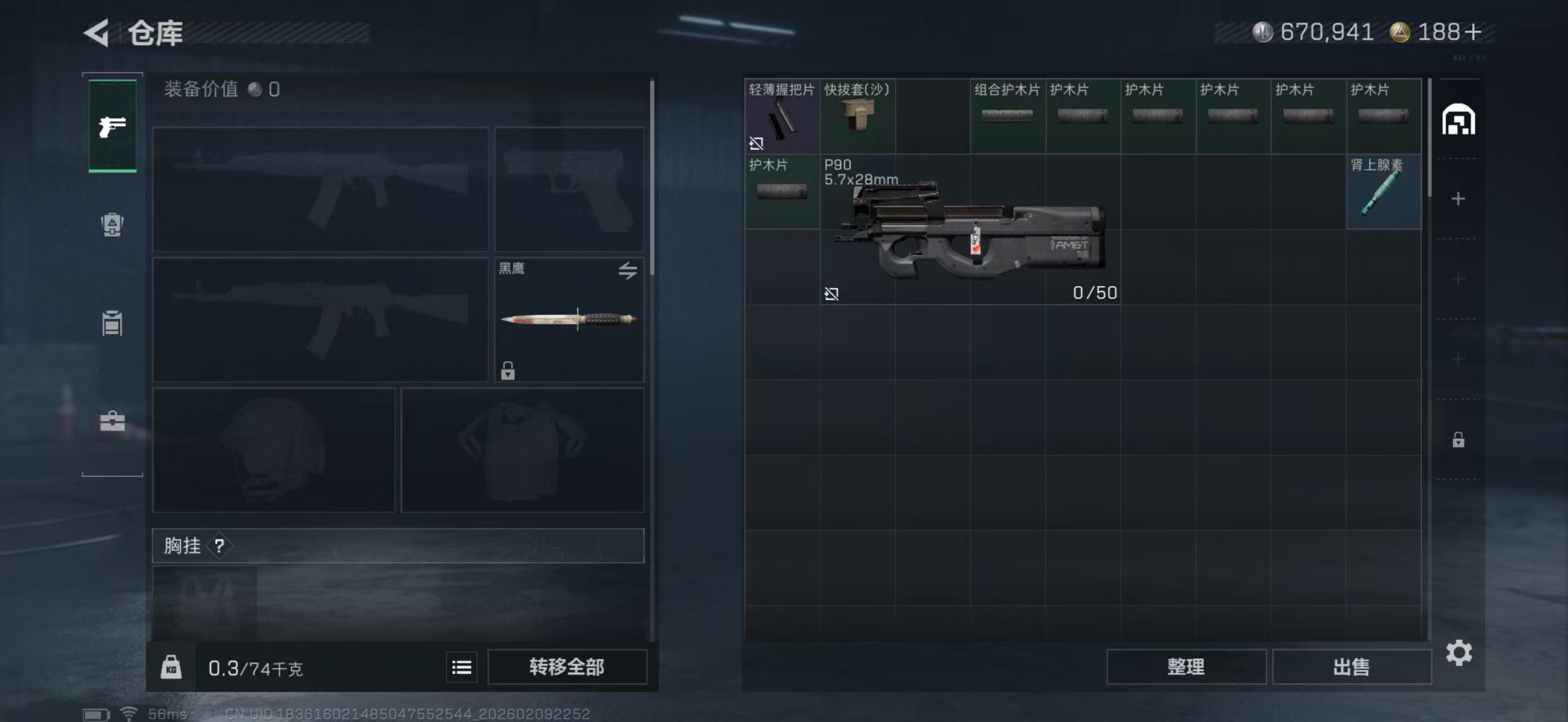The width and height of the screenshot is (1568, 722).
Task: Open the list view icon beside 转移全部
Action: [x=461, y=667]
